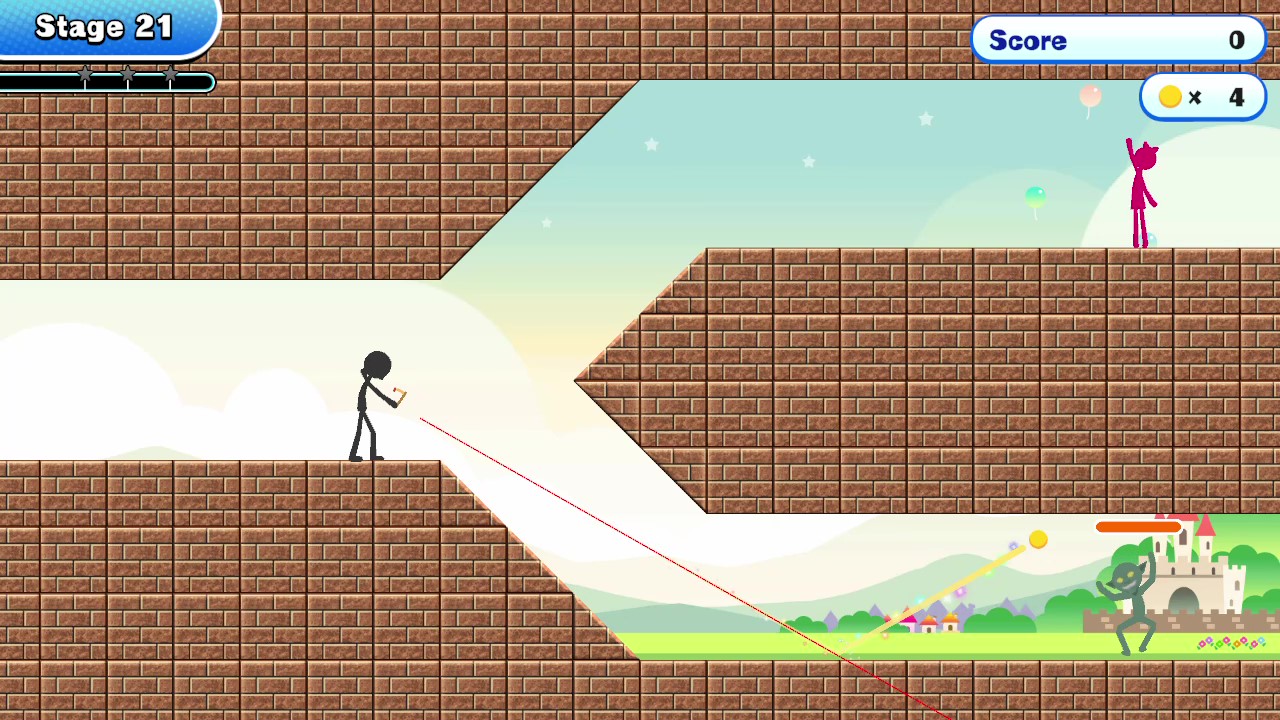This screenshot has width=1280, height=720.
Task: Click the gold coin icon beside the ammo count
Action: [1170, 96]
